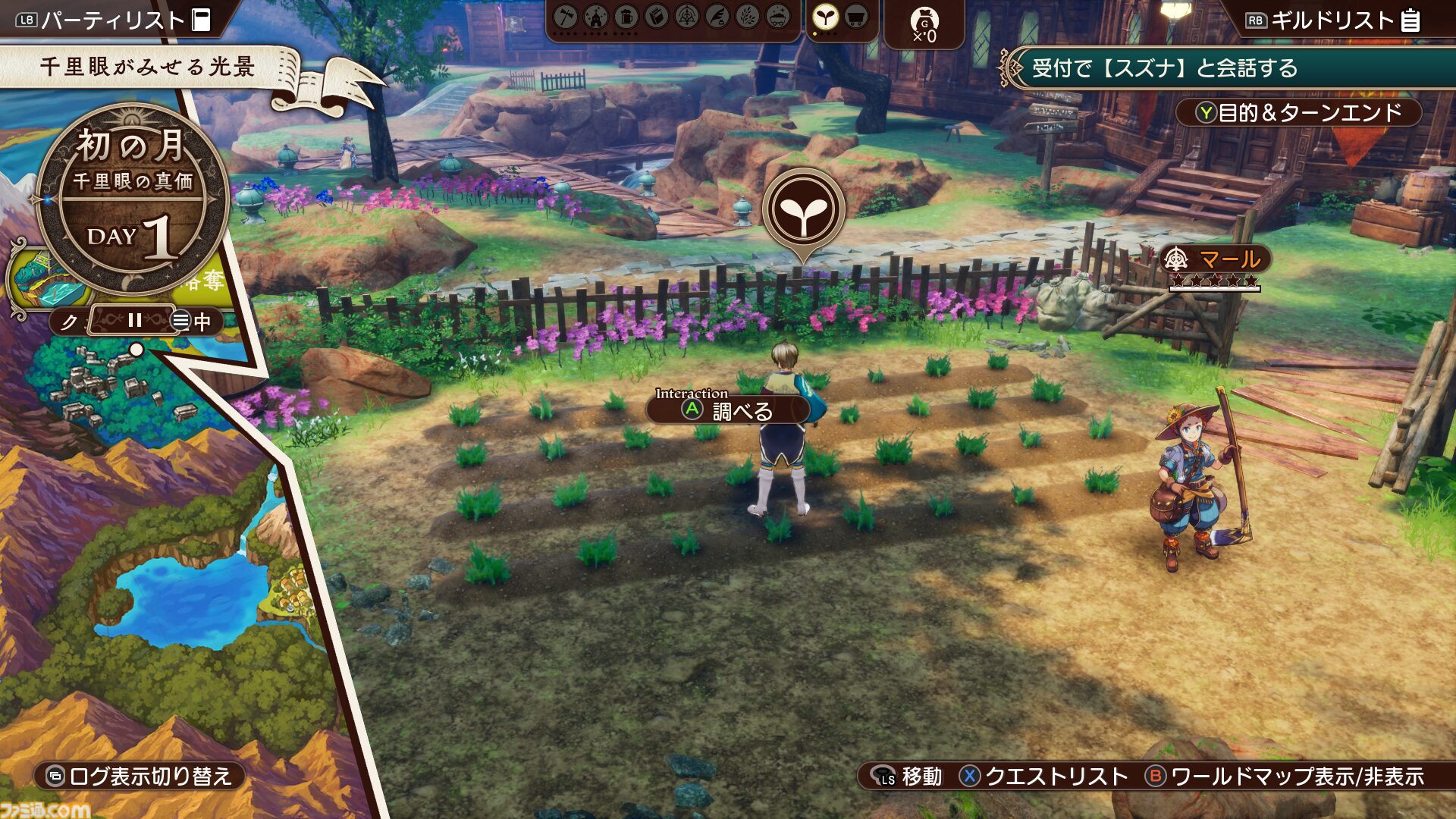Open 目的&ターンエンド objective and turn end
Image resolution: width=1456 pixels, height=819 pixels.
[x=1298, y=113]
